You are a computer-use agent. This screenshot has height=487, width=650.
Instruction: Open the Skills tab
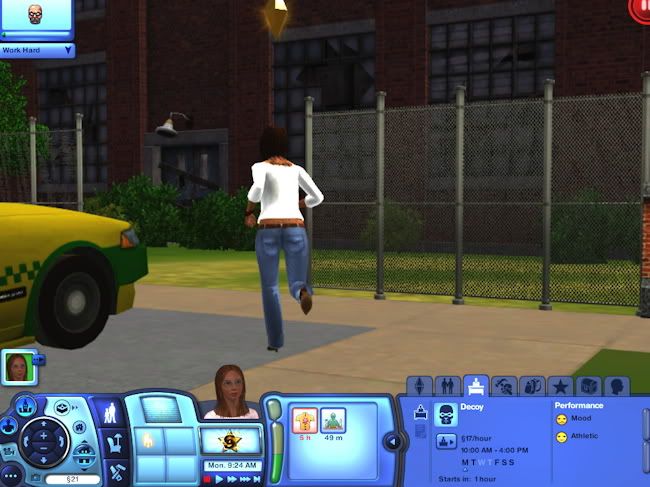click(x=505, y=385)
